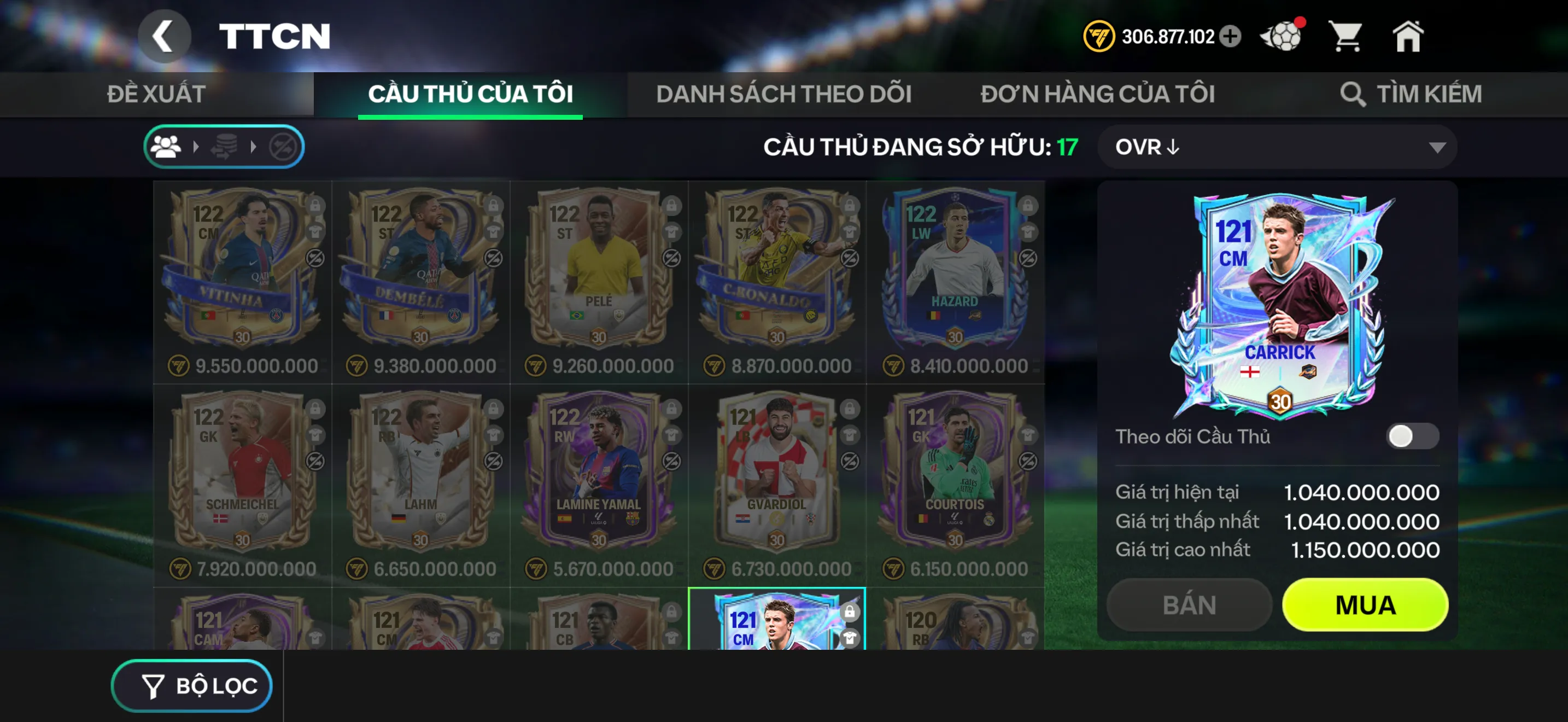
Task: Select the player ownership filter icon
Action: click(x=166, y=145)
